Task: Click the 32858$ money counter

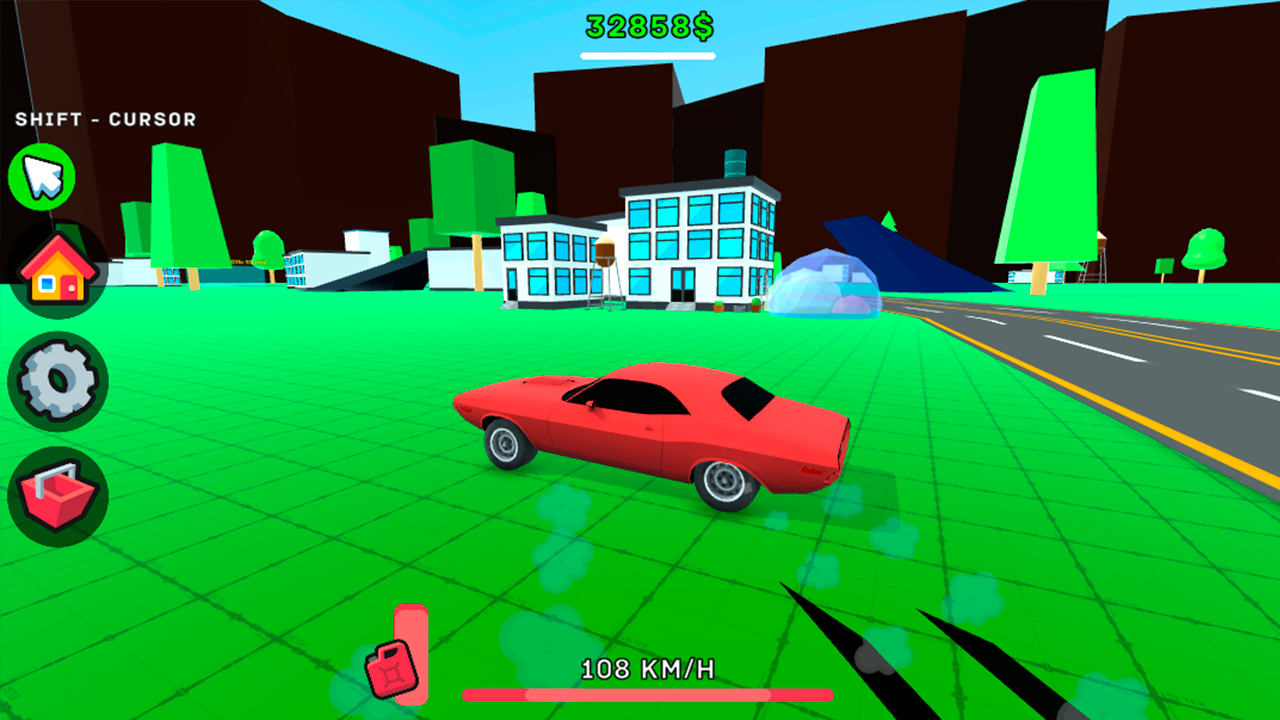Action: point(647,24)
